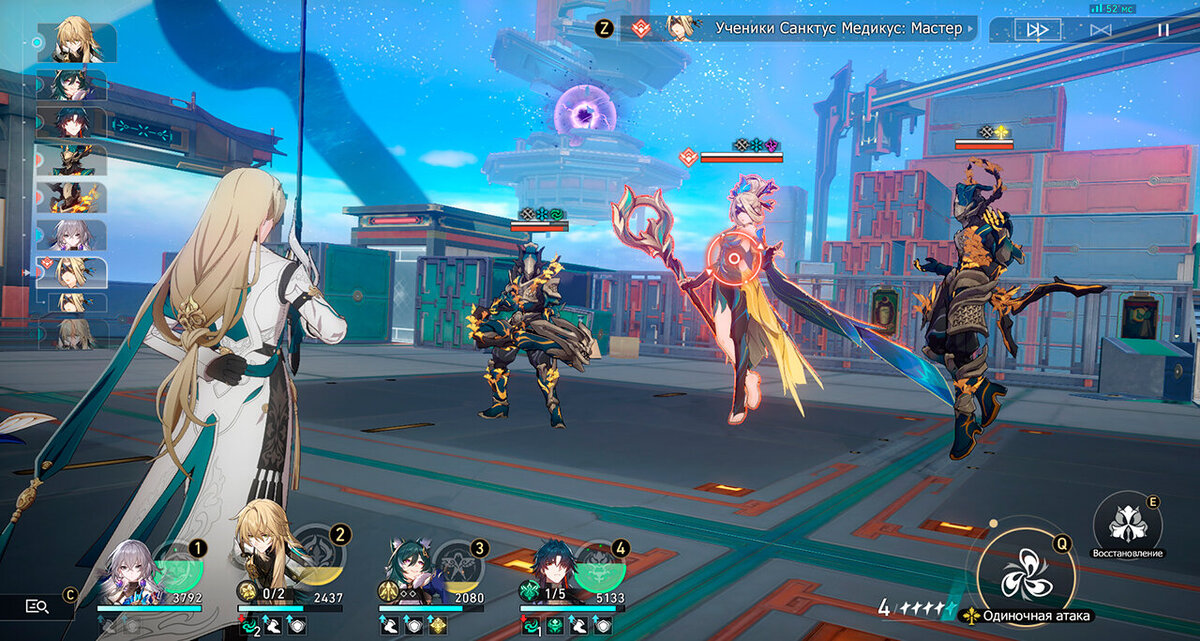Pause the battle
1200x641 pixels.
1163,30
